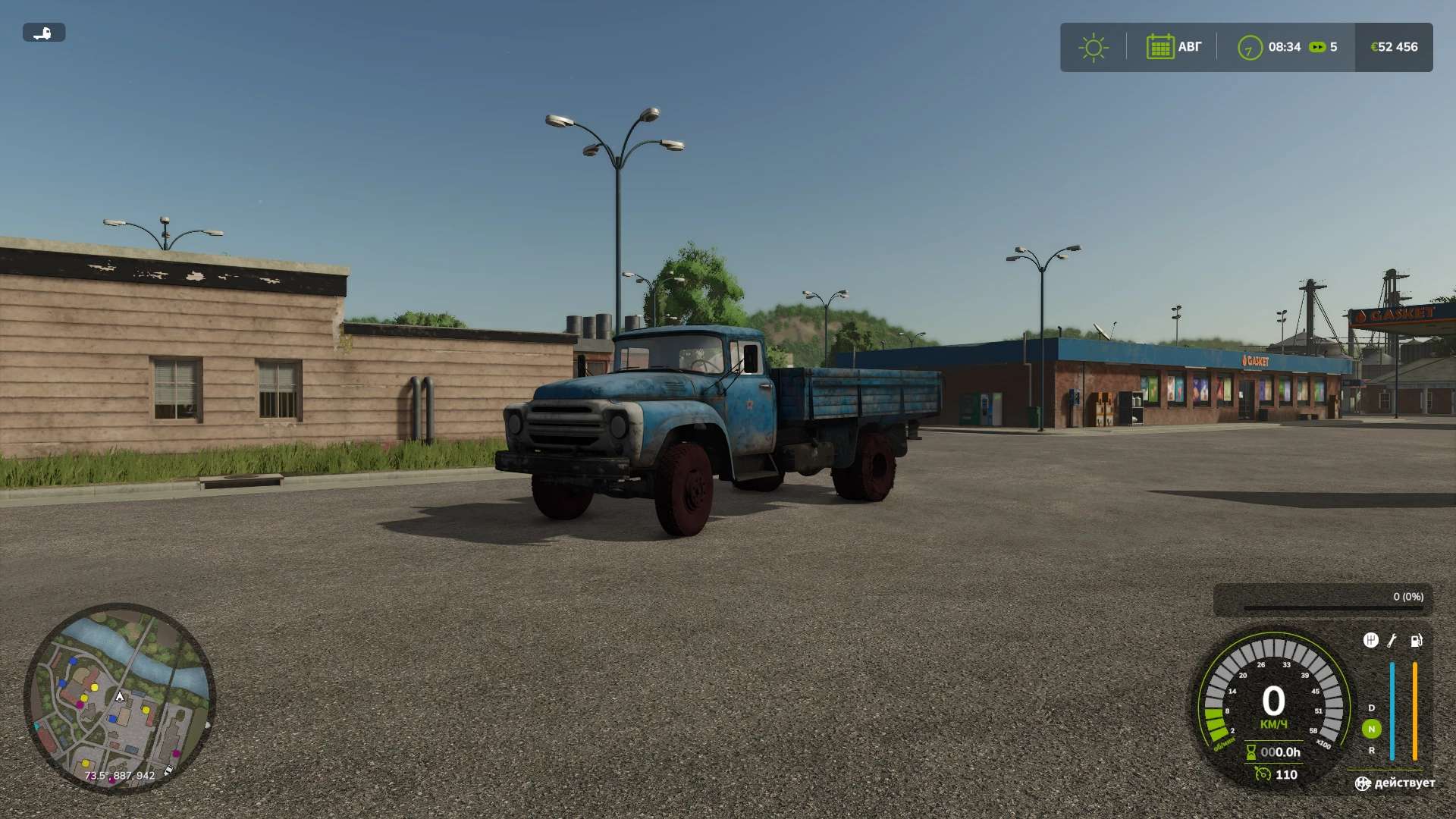Click the cruise control speed icon
The height and width of the screenshot is (819, 1456).
pos(1263,774)
